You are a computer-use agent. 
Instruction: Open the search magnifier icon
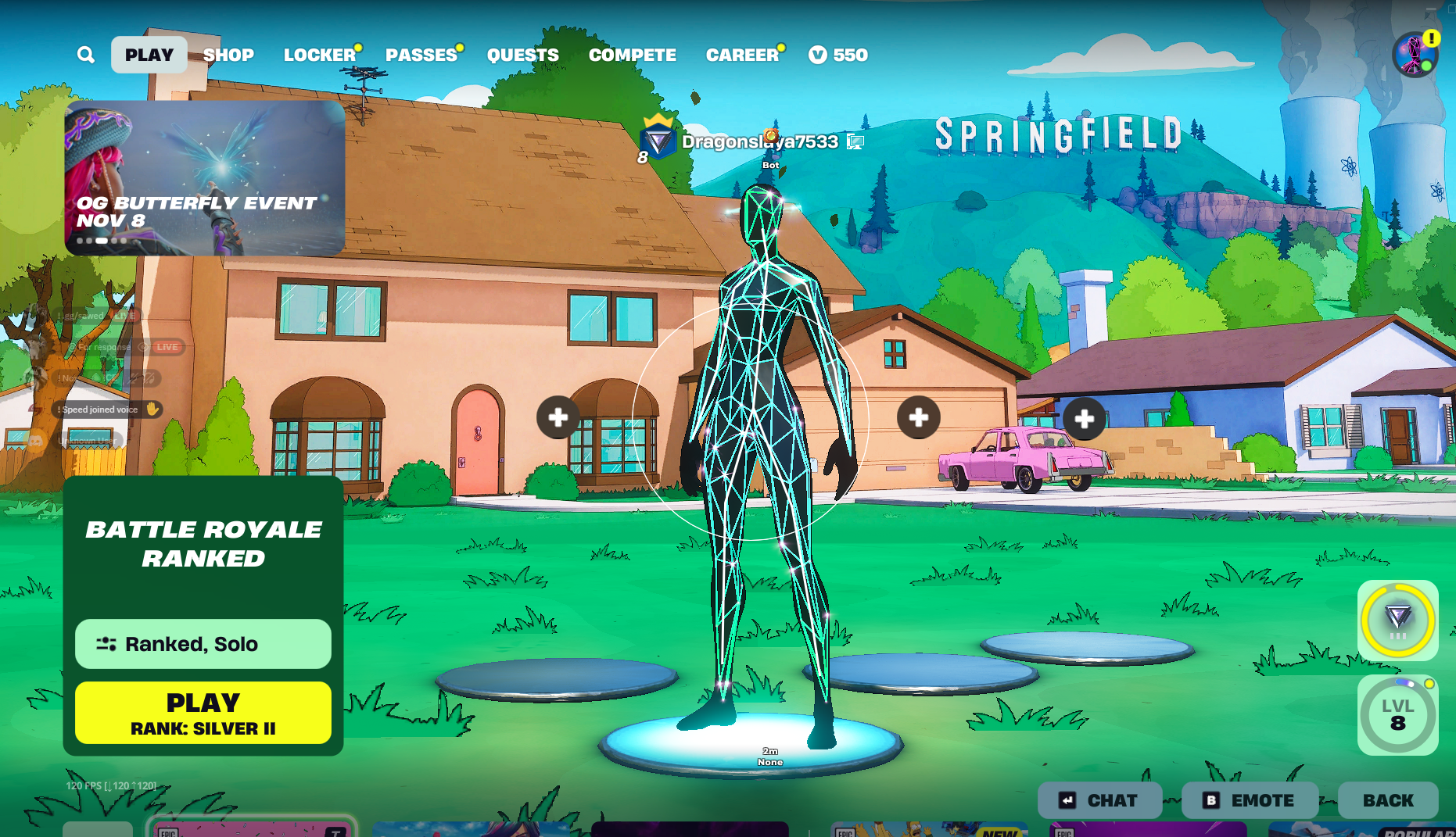[x=86, y=55]
